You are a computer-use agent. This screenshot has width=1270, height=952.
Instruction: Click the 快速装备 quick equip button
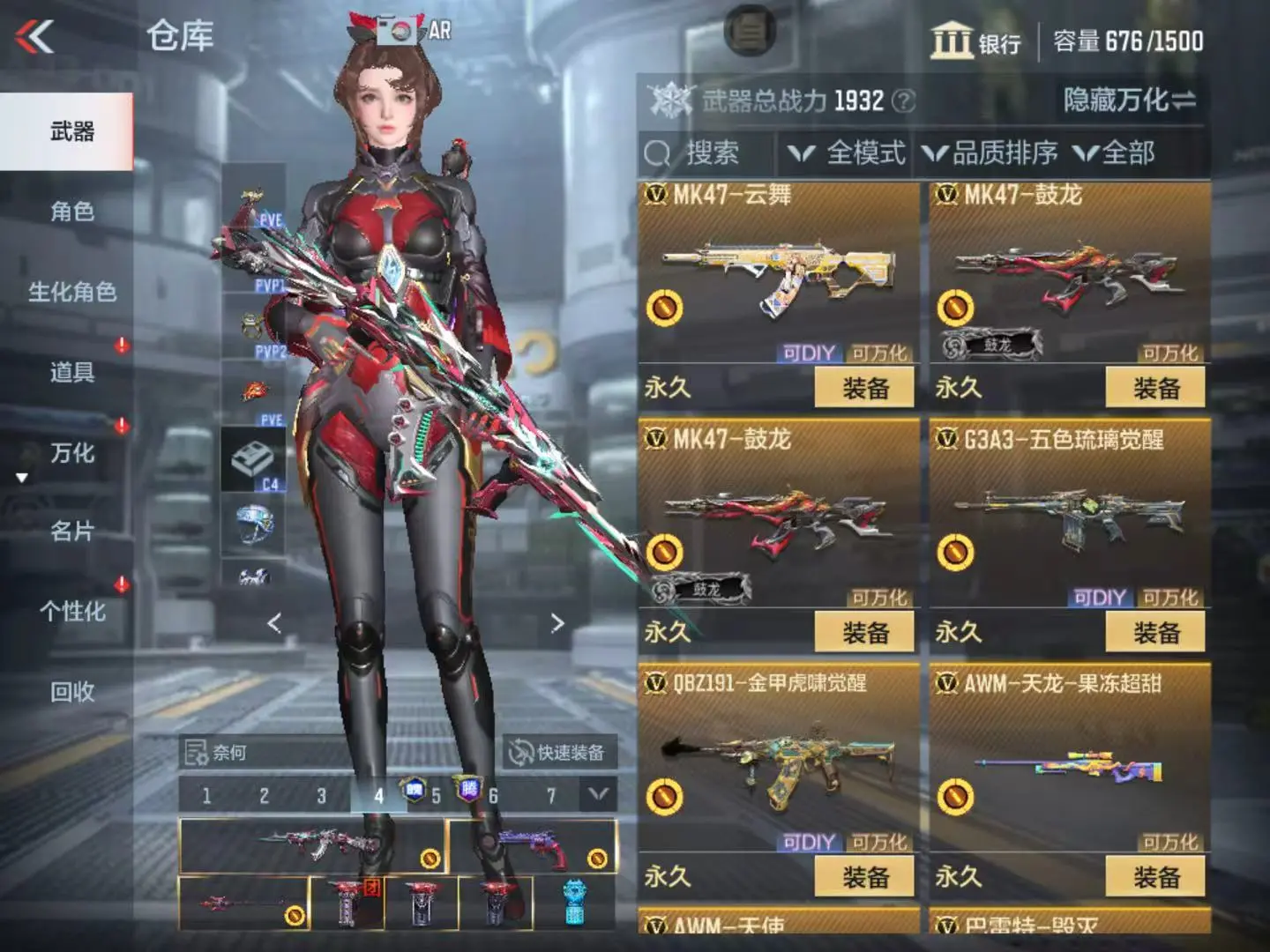559,753
